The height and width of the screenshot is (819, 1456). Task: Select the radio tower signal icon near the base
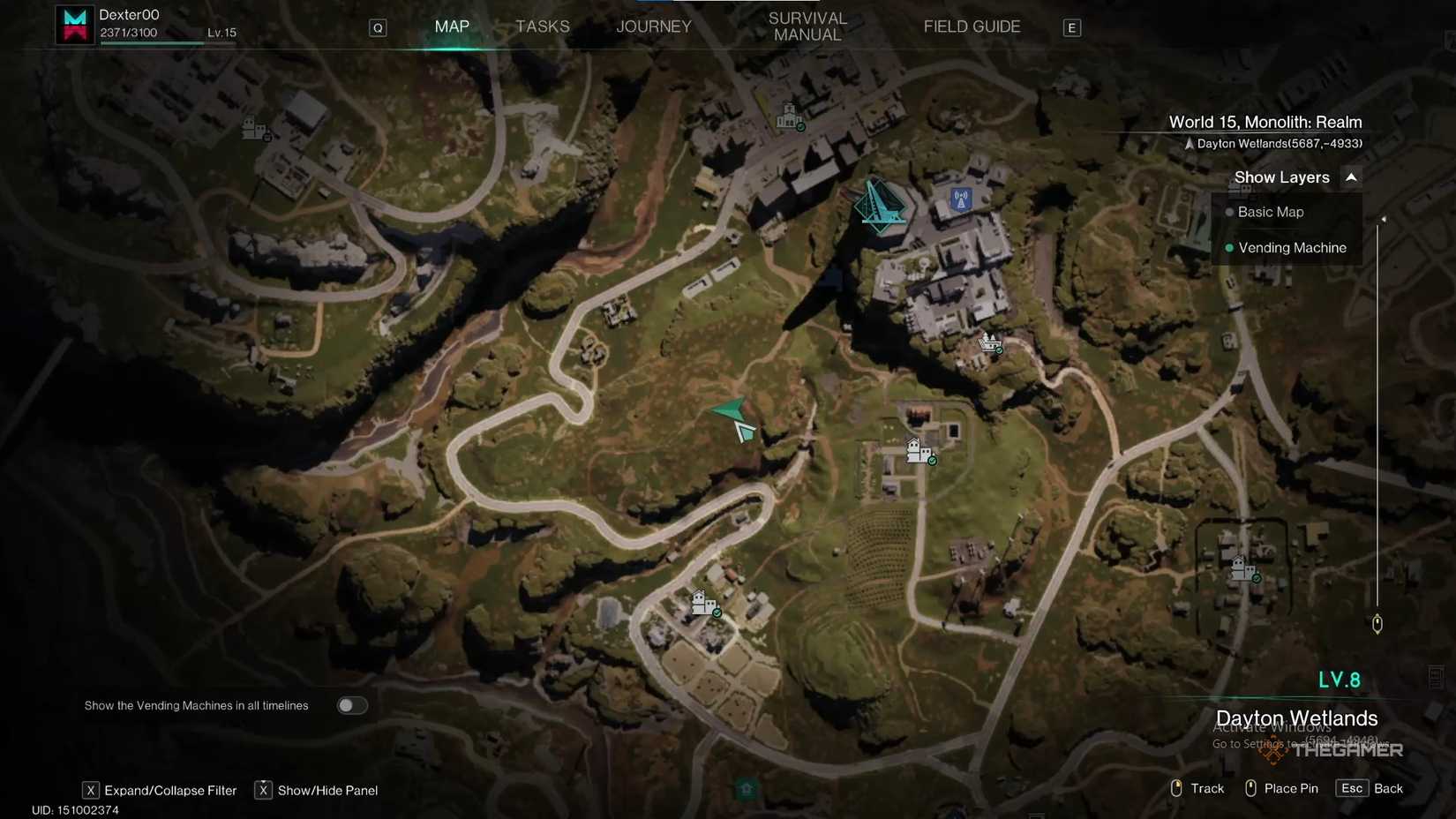[959, 199]
